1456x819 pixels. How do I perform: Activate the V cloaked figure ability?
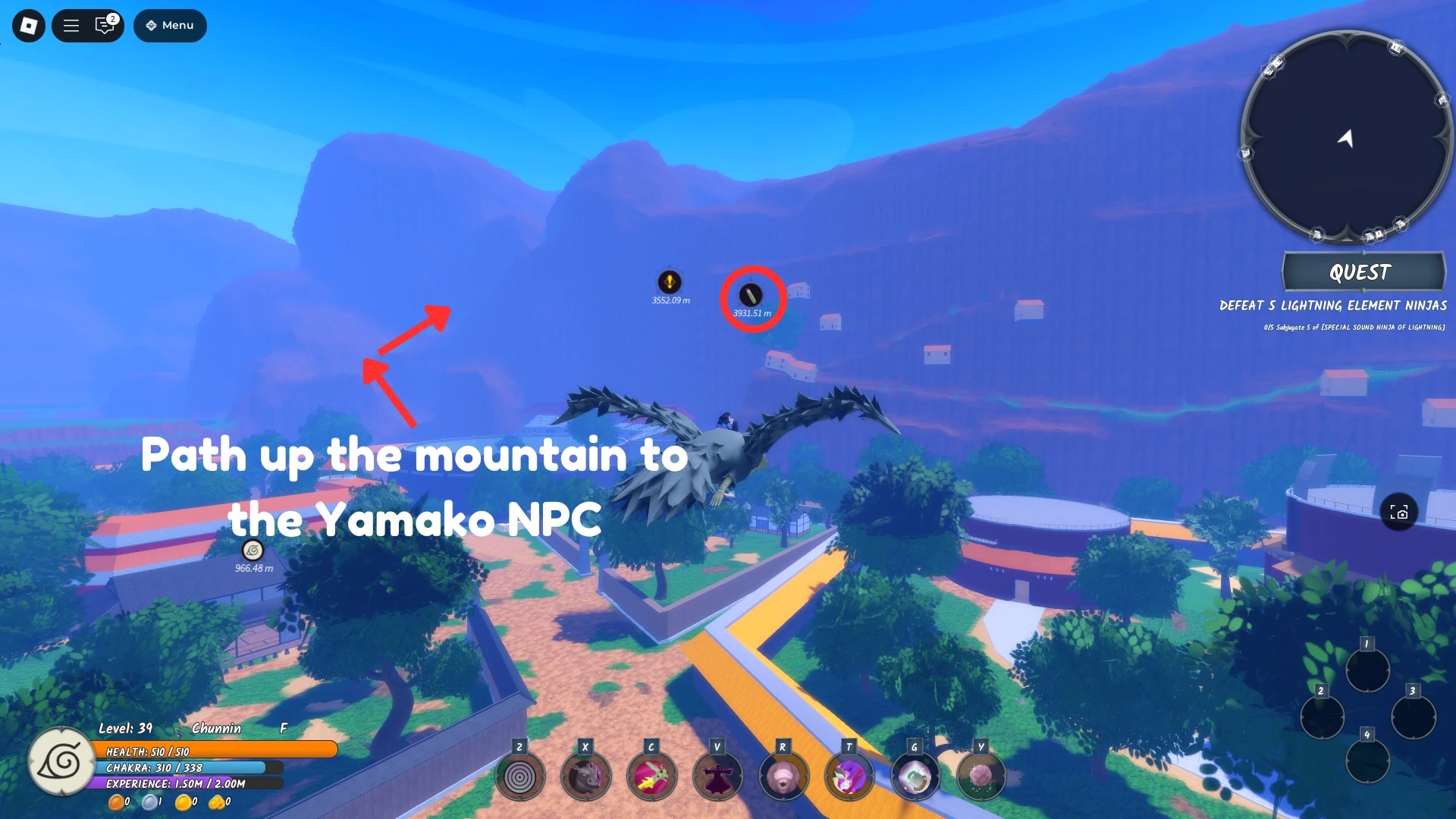click(x=717, y=775)
